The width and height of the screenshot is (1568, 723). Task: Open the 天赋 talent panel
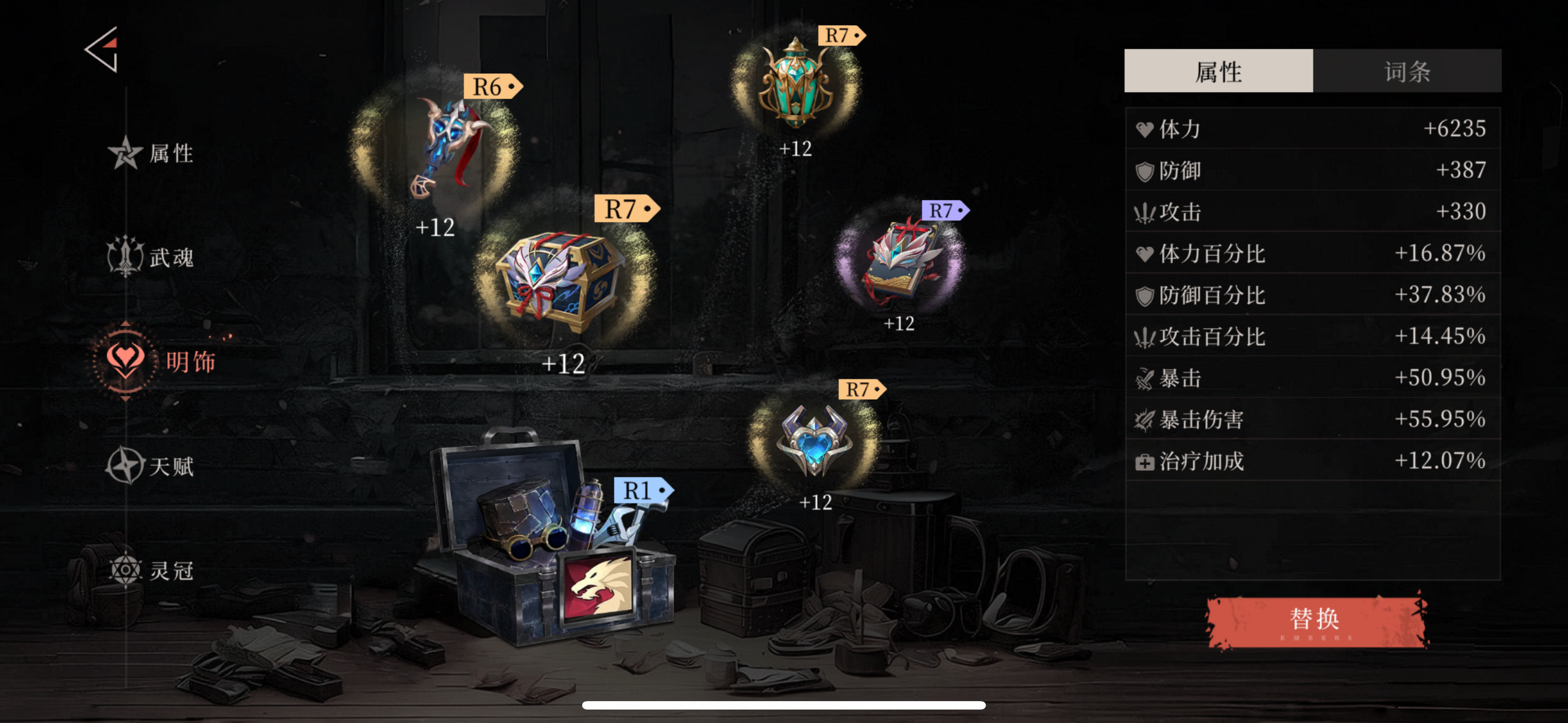[x=152, y=466]
